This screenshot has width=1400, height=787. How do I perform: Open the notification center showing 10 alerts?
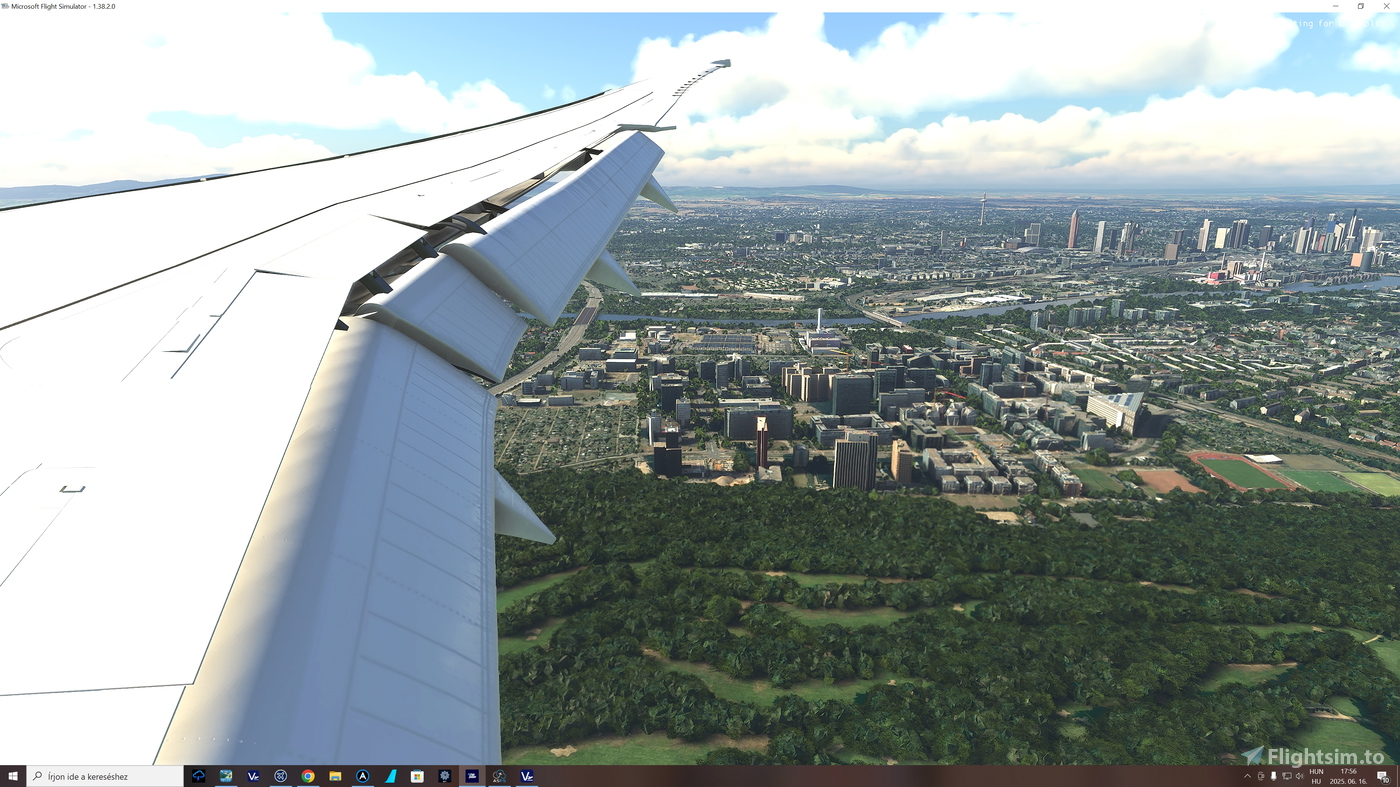[1383, 775]
